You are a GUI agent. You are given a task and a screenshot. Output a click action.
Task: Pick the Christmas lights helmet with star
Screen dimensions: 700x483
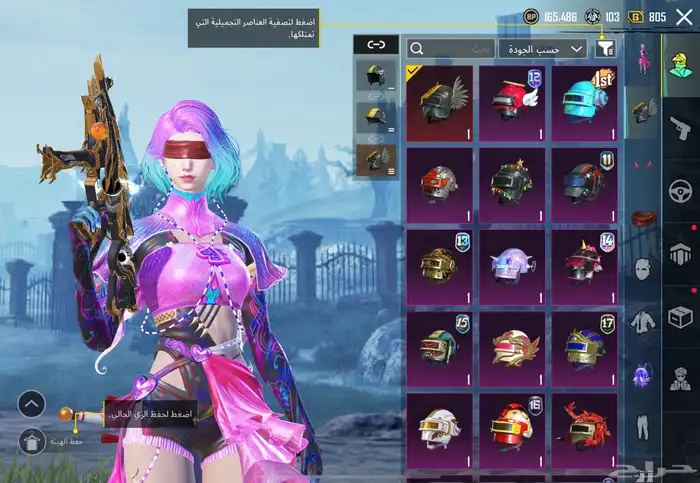pos(512,185)
